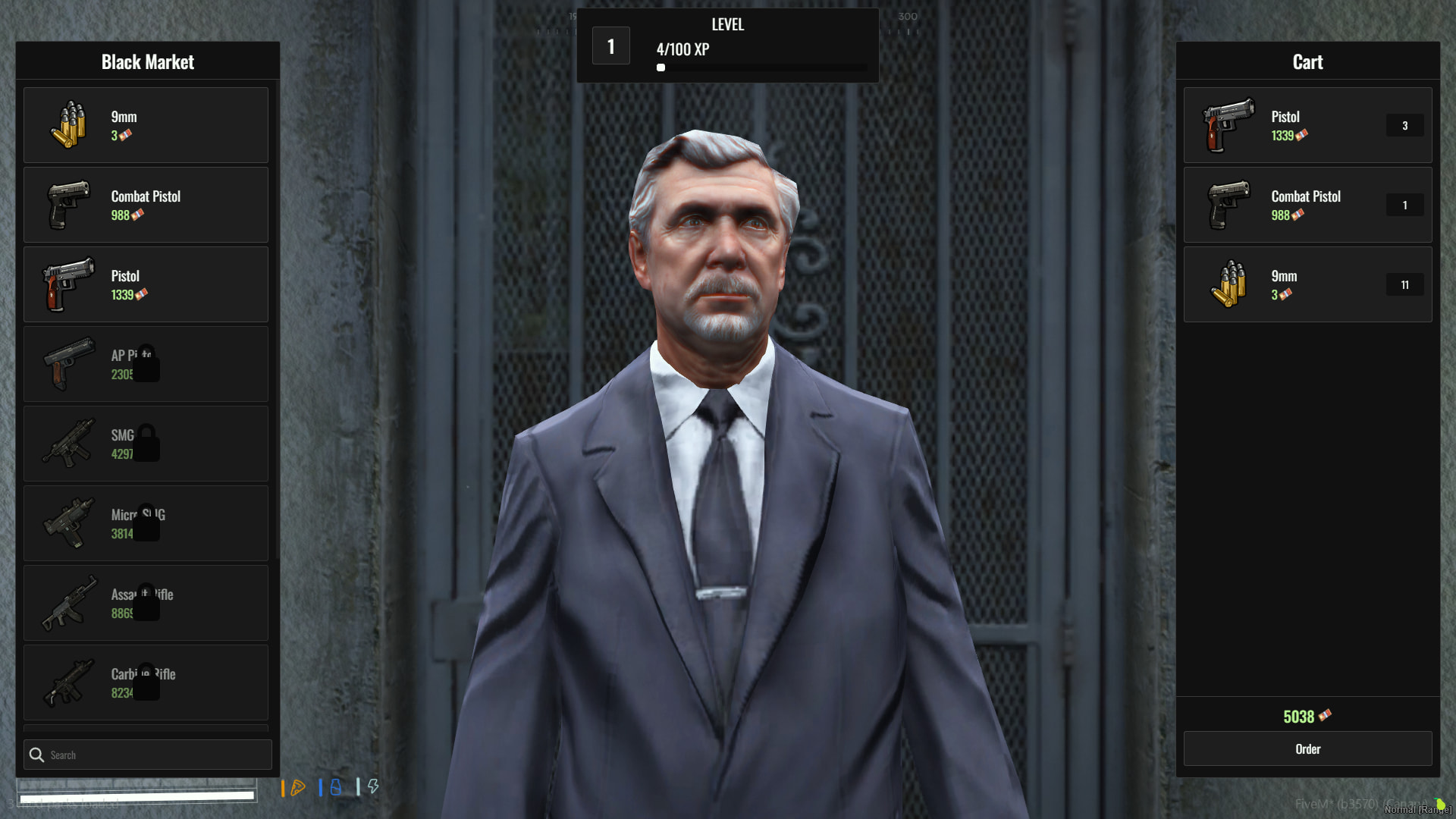The image size is (1456, 819).
Task: Select 9mm ammo in Black Market list
Action: click(146, 125)
